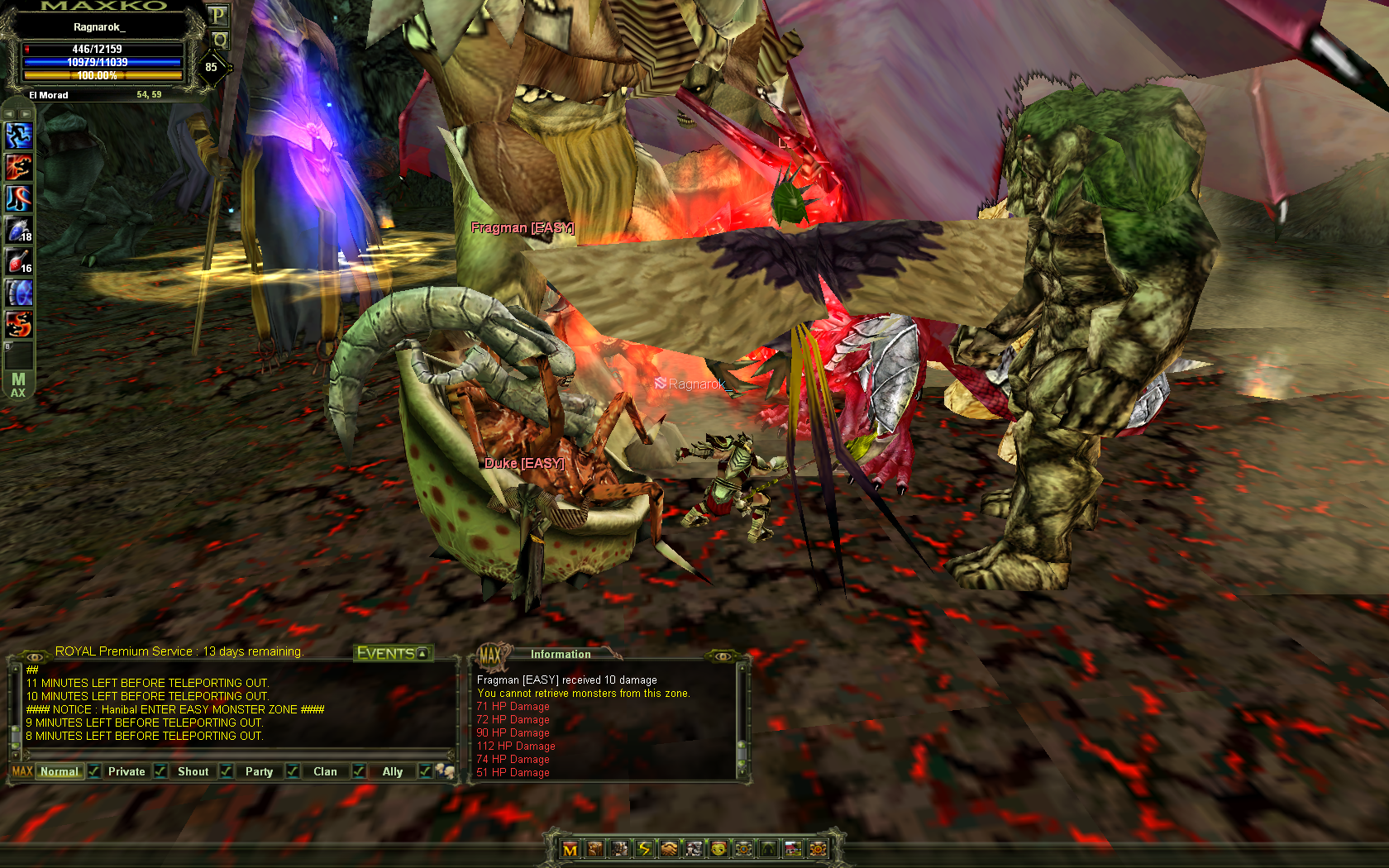Choose the Ally chat channel
Viewport: 1389px width, 868px height.
392,771
